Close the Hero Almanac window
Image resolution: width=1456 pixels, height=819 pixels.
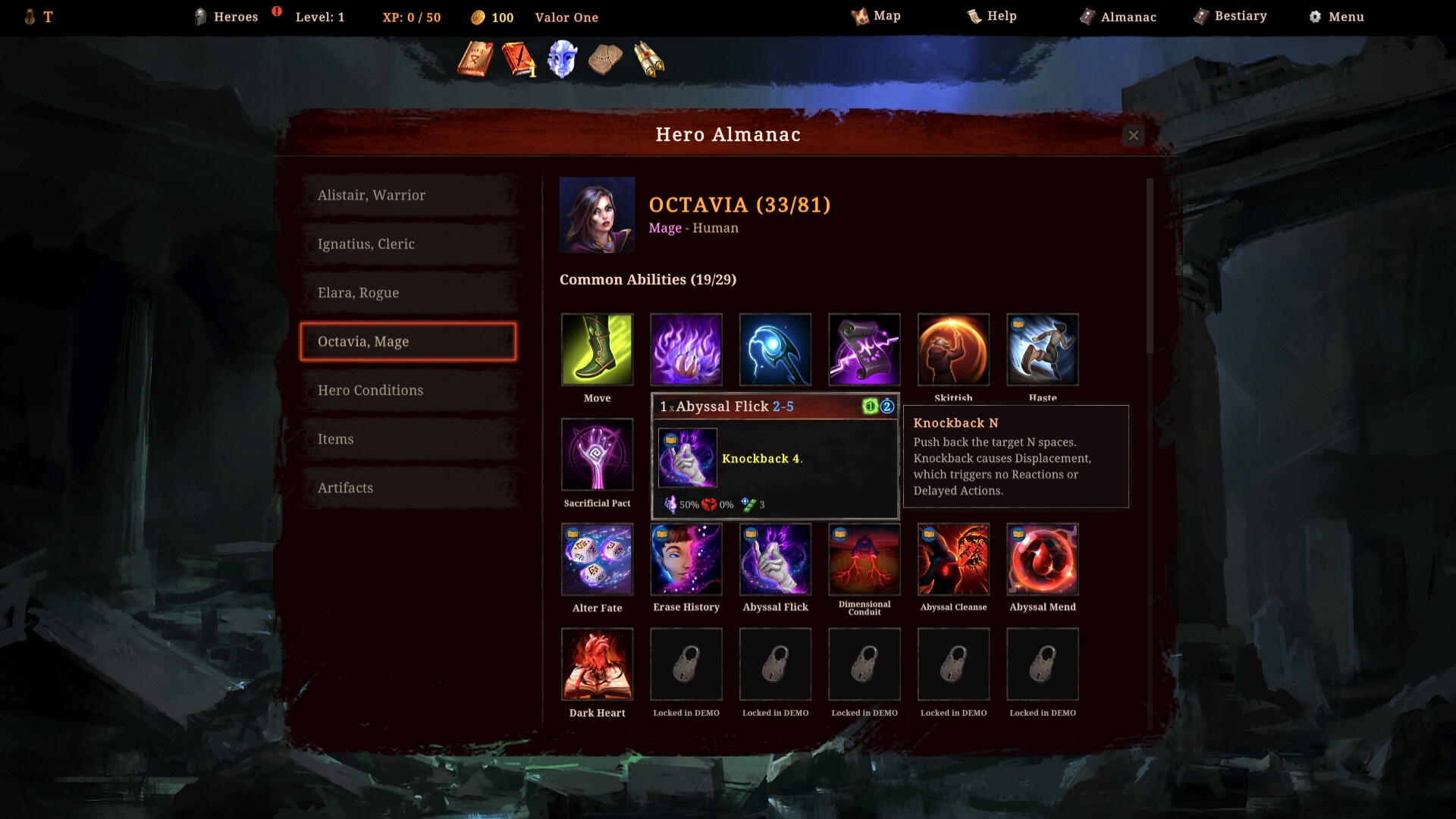pyautogui.click(x=1133, y=136)
